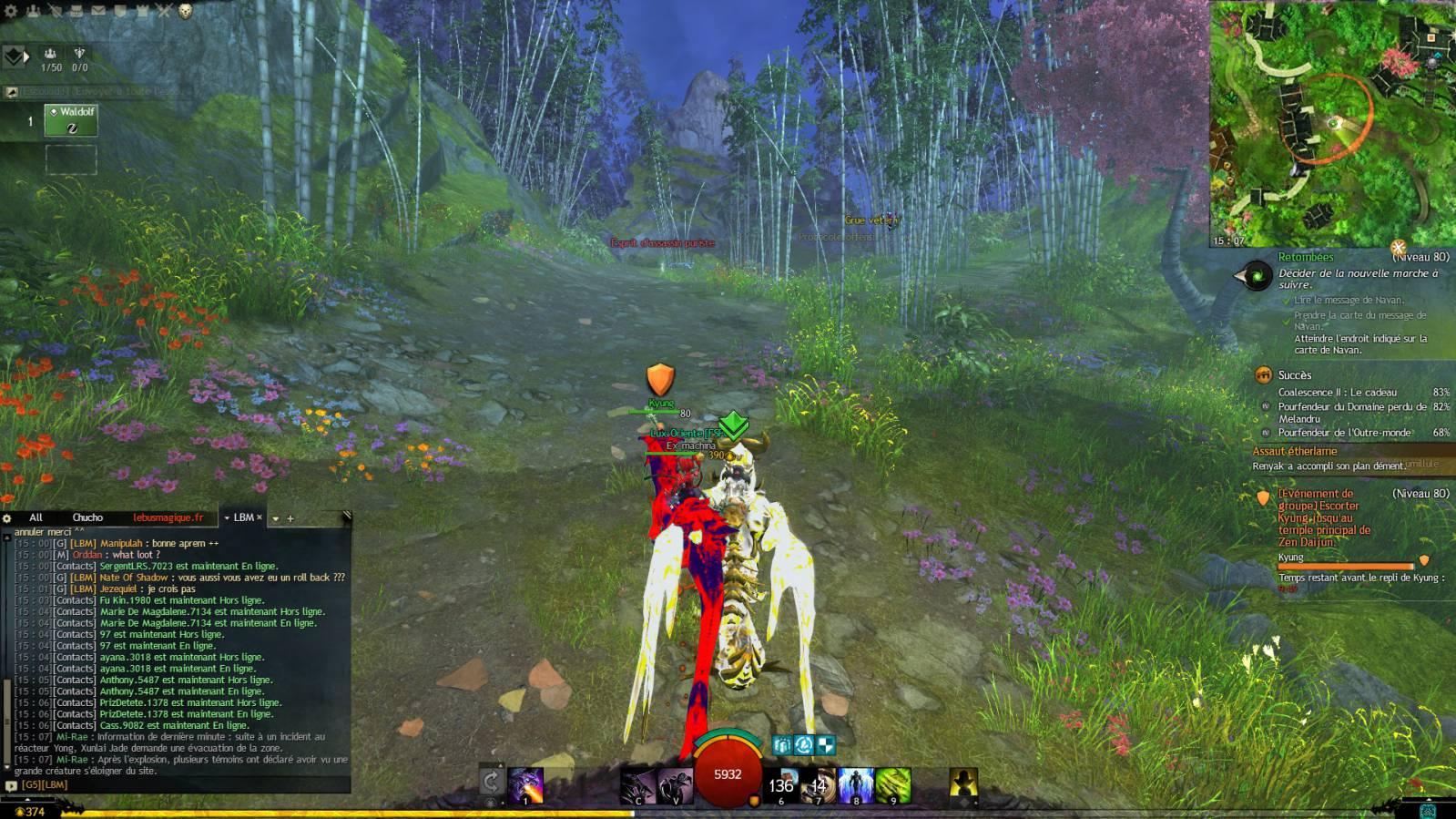This screenshot has width=1456, height=819.
Task: Activate the purple dragon fire-breath skill
Action: click(525, 785)
